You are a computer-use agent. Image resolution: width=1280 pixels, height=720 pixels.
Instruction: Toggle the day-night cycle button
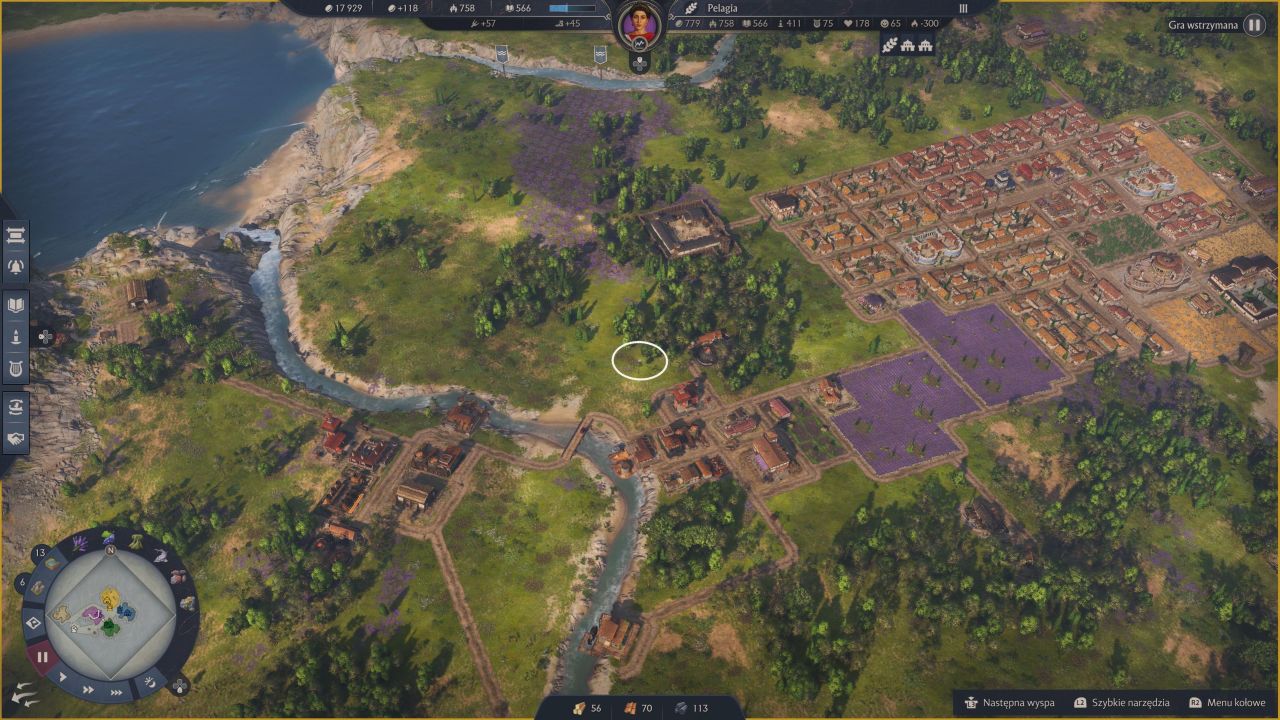(151, 681)
